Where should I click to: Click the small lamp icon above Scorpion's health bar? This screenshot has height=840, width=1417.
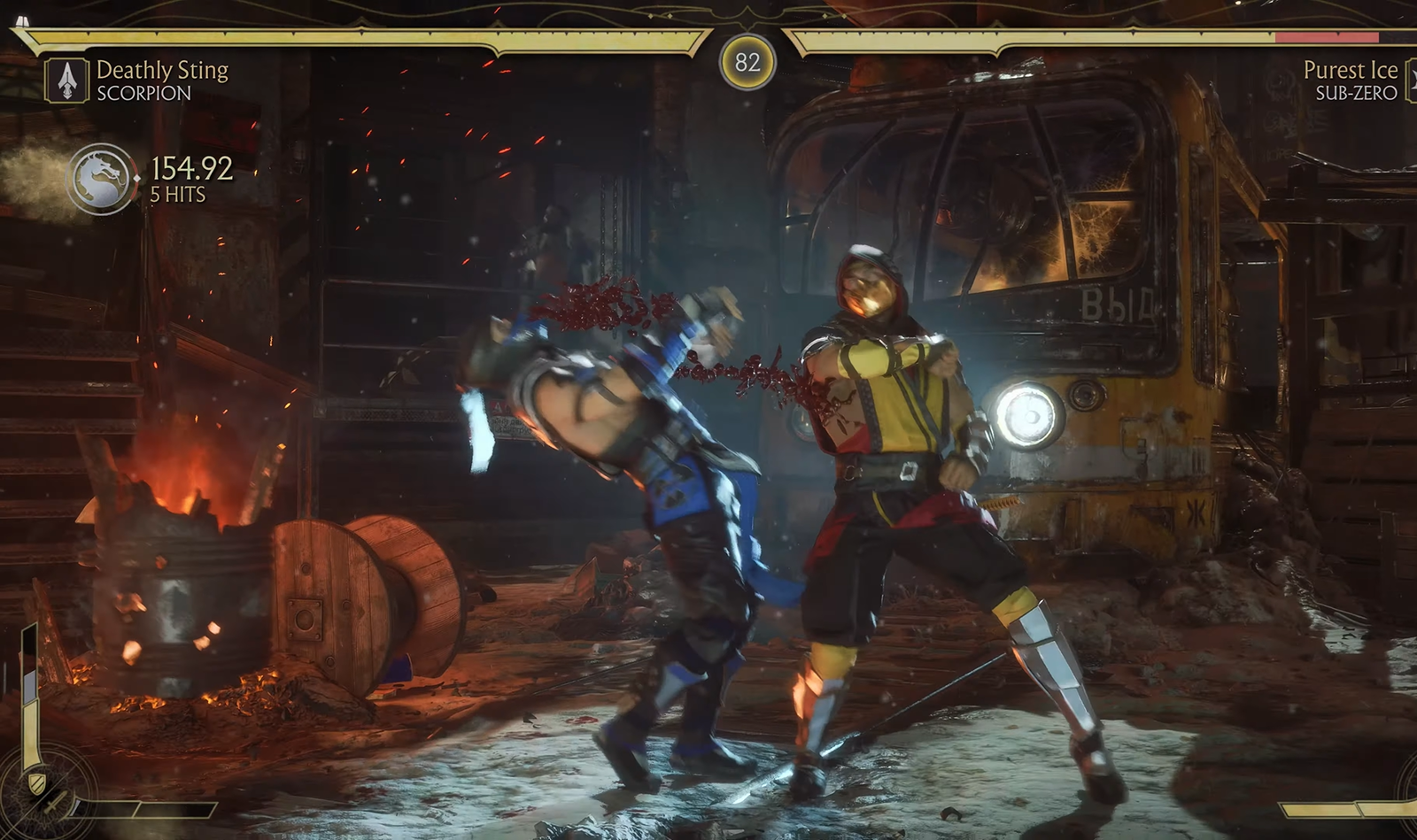click(x=21, y=19)
